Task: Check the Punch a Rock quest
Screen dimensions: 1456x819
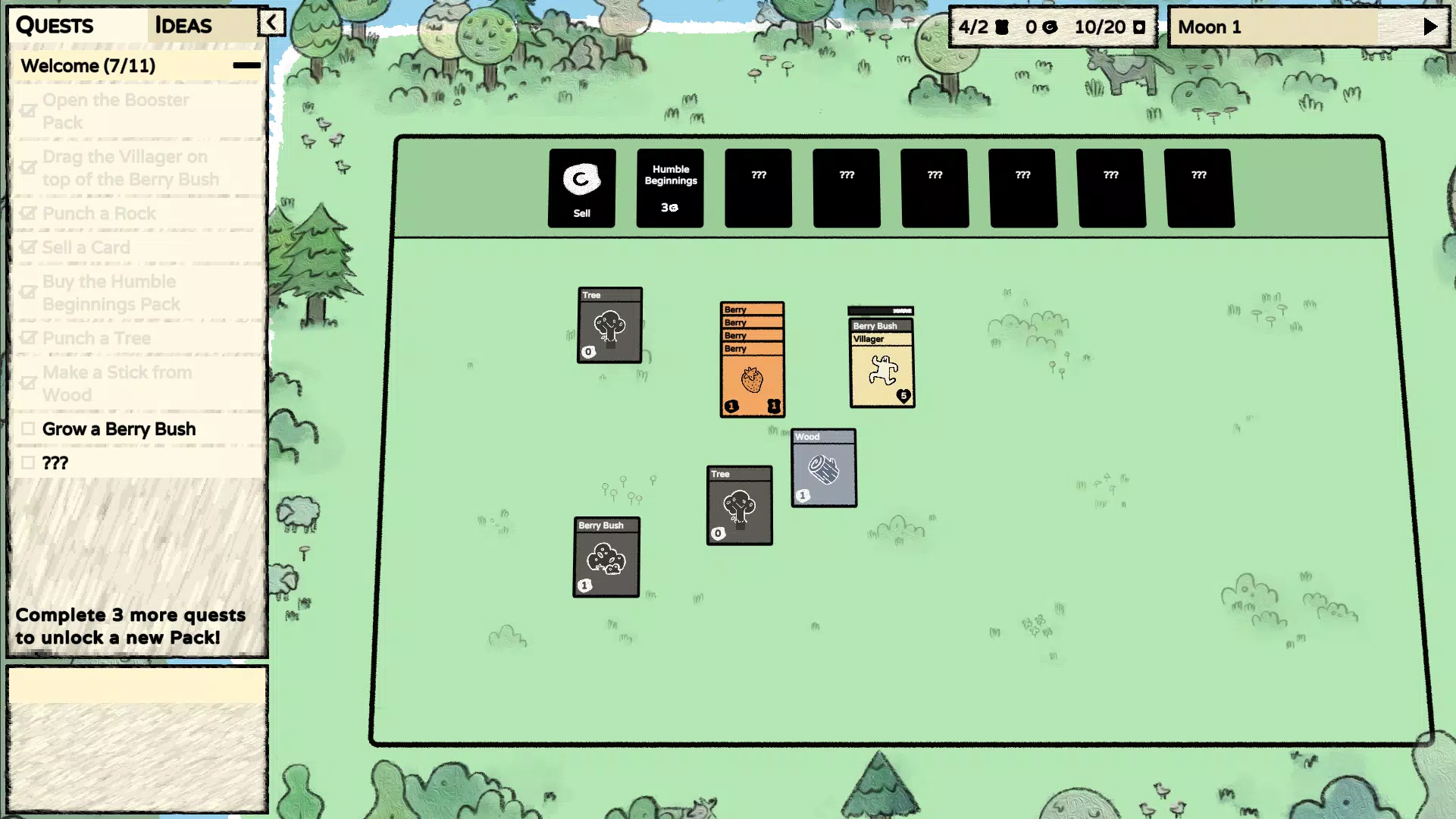Action: pyautogui.click(x=28, y=213)
